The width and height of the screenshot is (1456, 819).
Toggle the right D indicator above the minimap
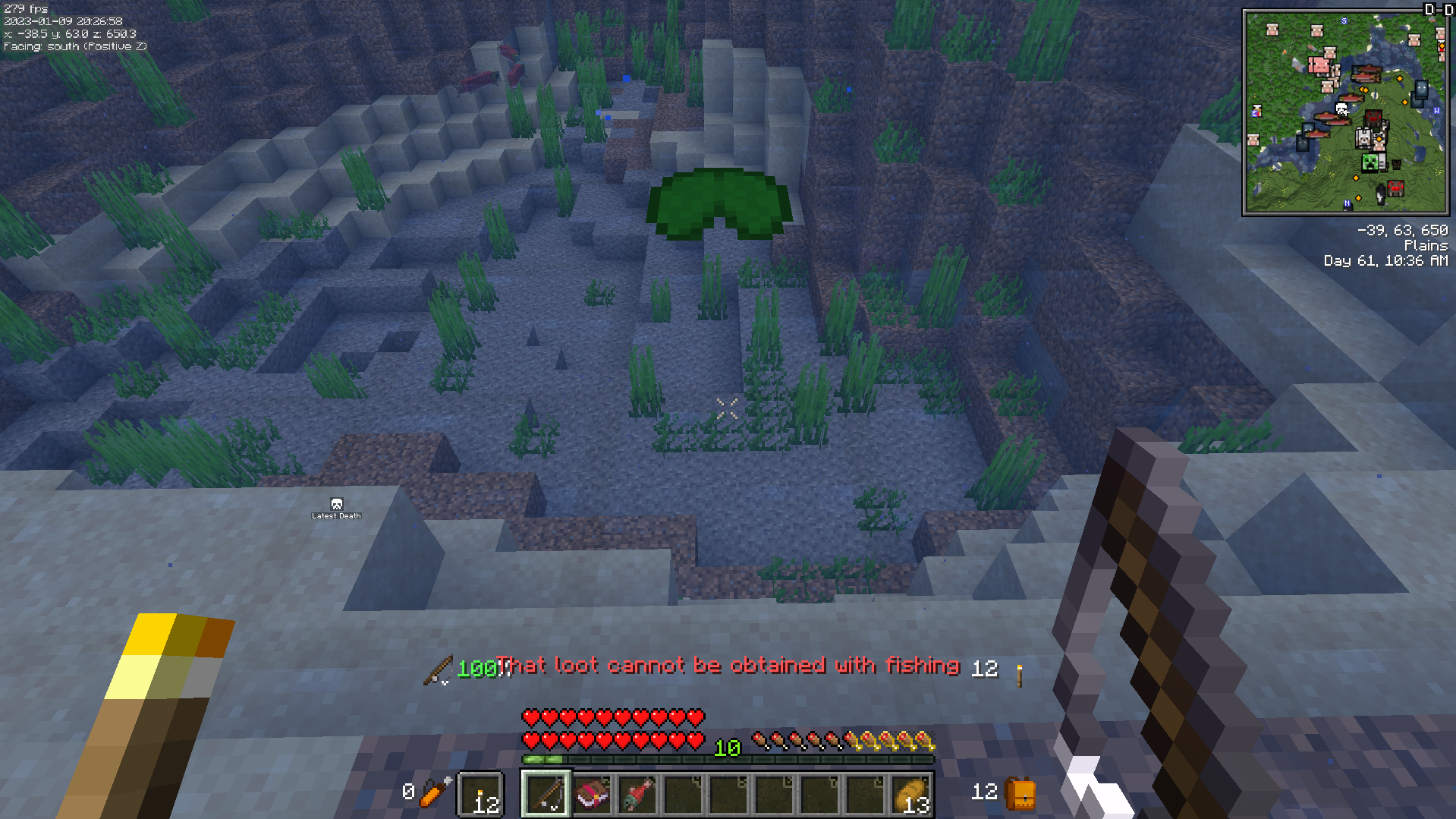pos(1448,9)
